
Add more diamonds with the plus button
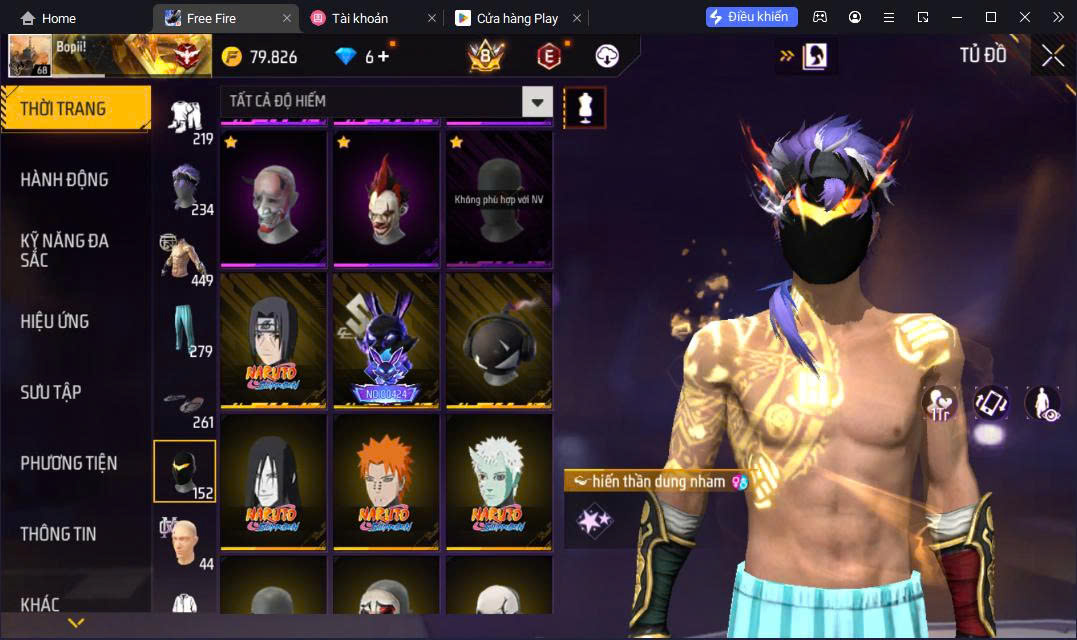(384, 57)
